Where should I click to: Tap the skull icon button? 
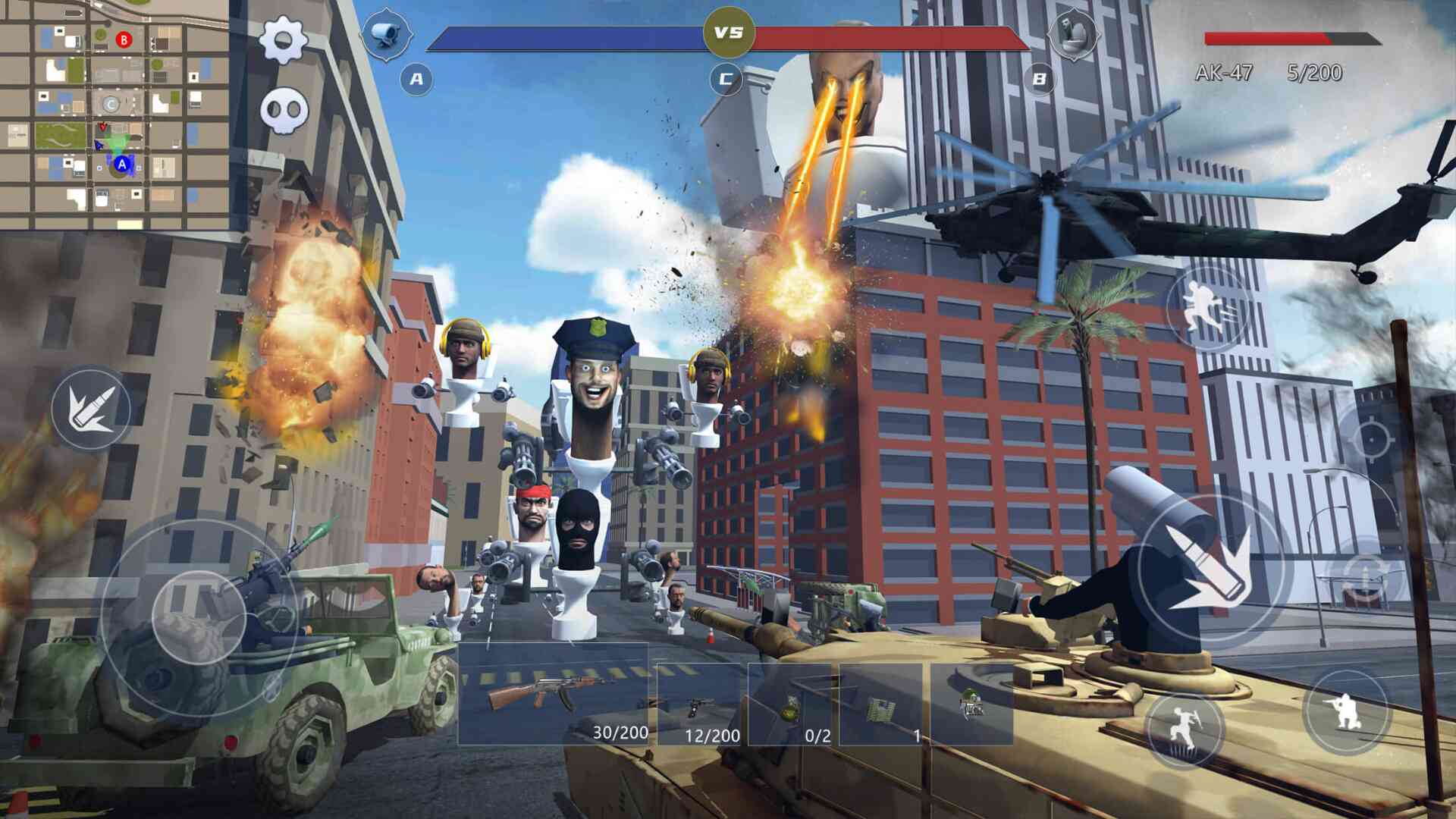(x=284, y=111)
